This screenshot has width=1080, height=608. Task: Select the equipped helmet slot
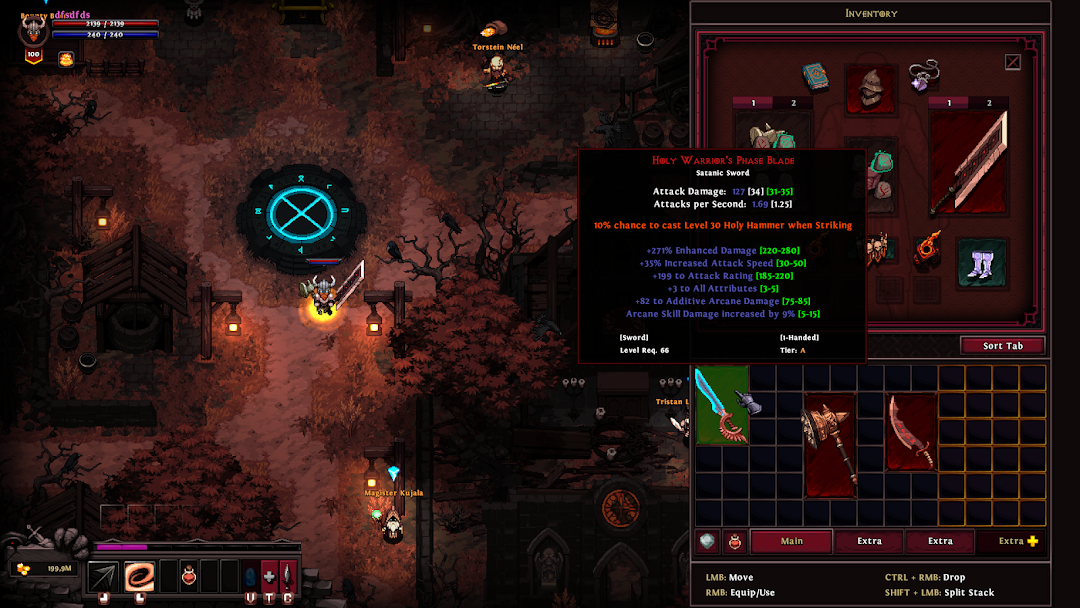tap(869, 89)
